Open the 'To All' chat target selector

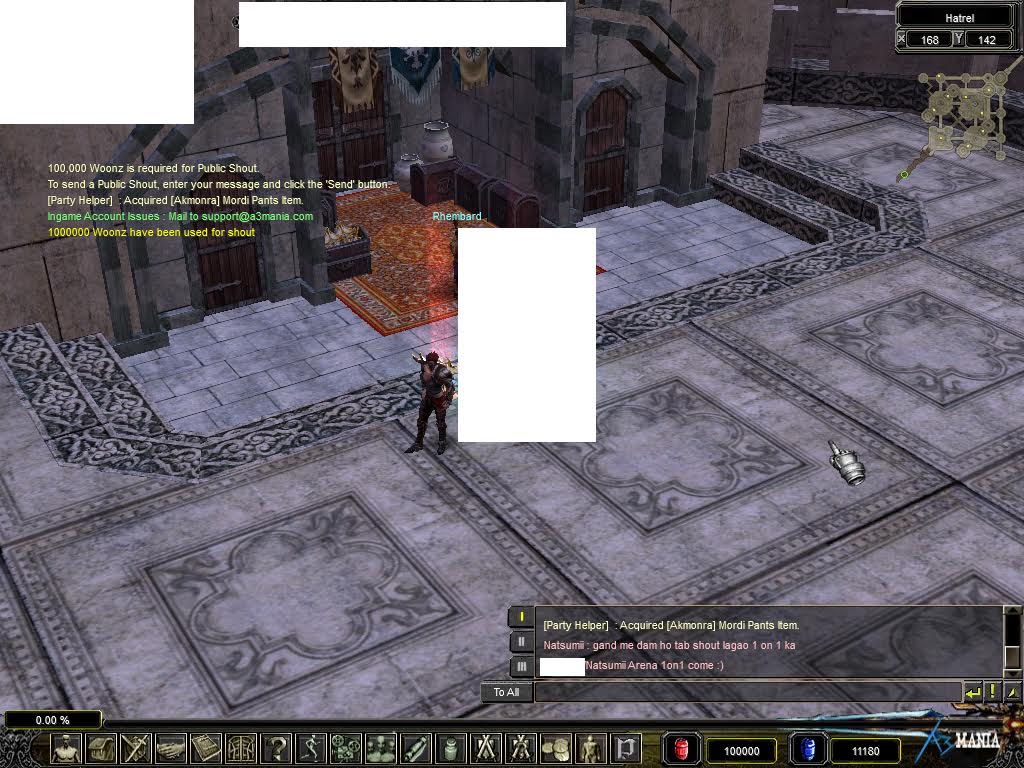pyautogui.click(x=507, y=692)
